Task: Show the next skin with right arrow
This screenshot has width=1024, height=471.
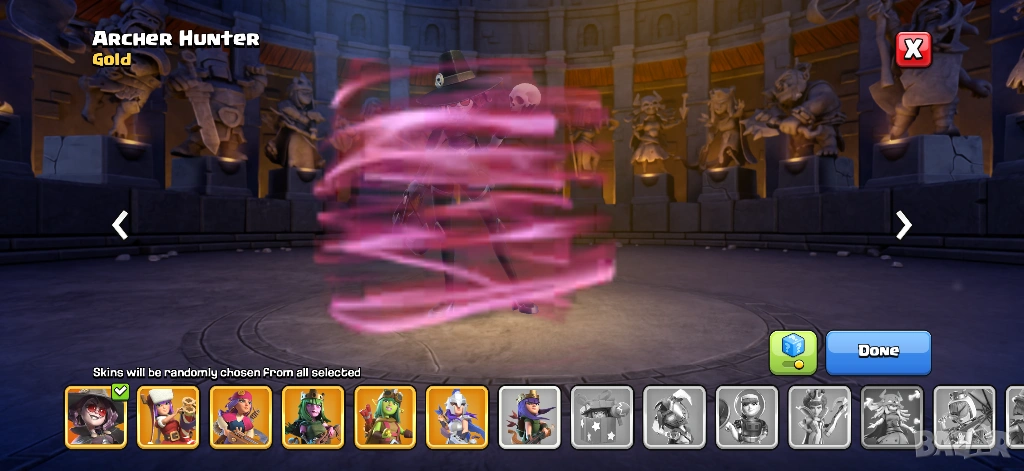Action: pyautogui.click(x=904, y=225)
